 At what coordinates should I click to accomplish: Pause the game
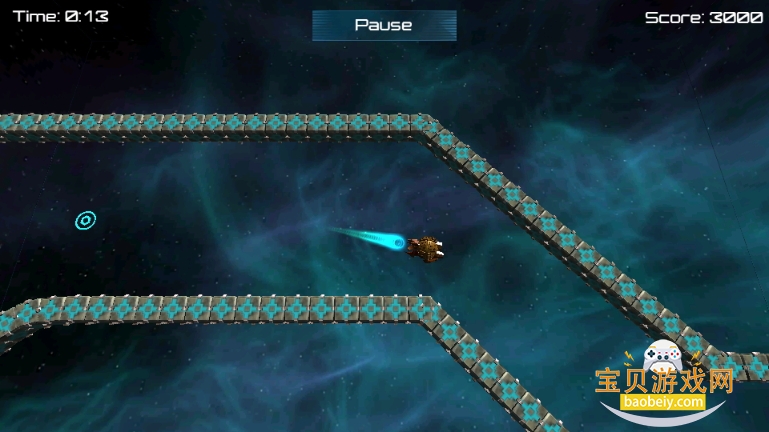coord(384,25)
